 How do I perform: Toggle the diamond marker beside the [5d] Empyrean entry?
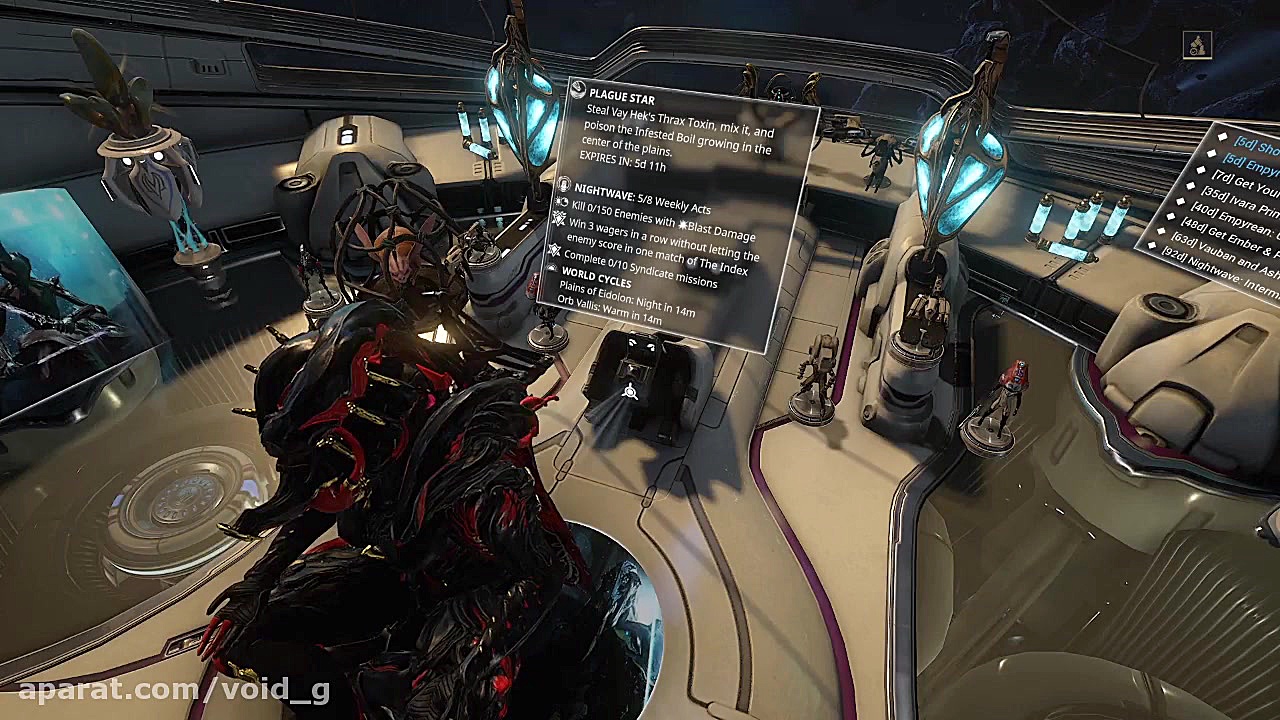coord(1211,153)
